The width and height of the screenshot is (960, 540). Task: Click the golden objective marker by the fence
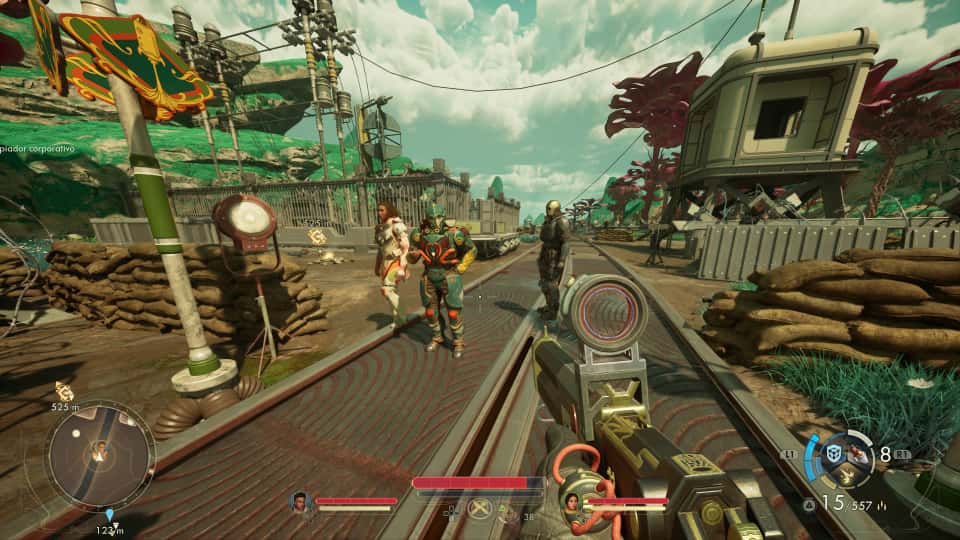[x=317, y=236]
